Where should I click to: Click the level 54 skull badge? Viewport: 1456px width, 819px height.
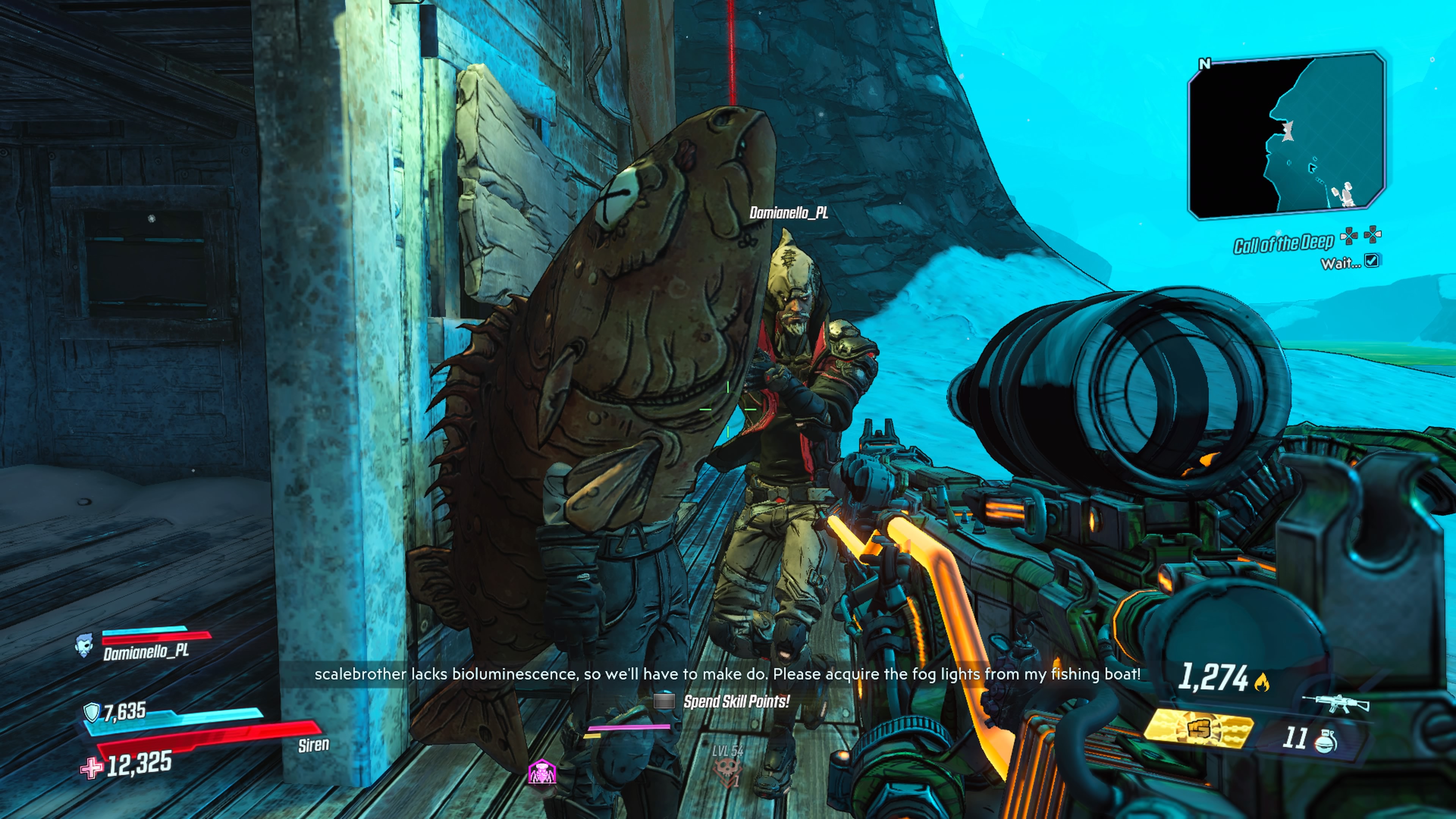(x=727, y=770)
